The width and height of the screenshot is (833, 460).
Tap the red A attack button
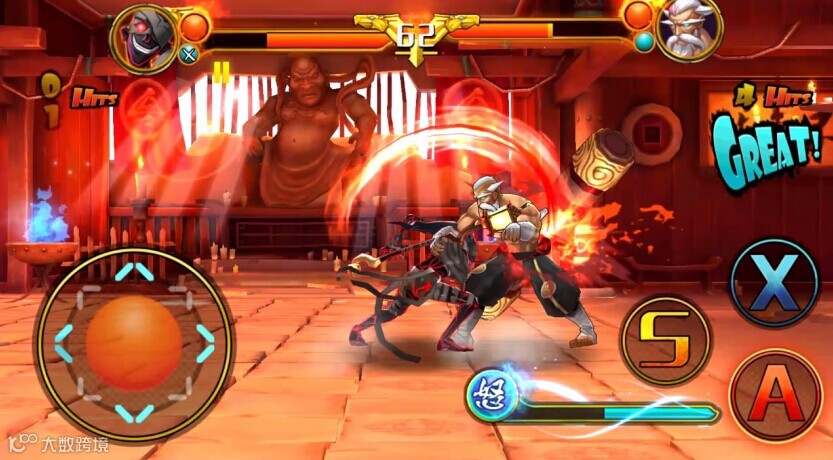pos(776,395)
